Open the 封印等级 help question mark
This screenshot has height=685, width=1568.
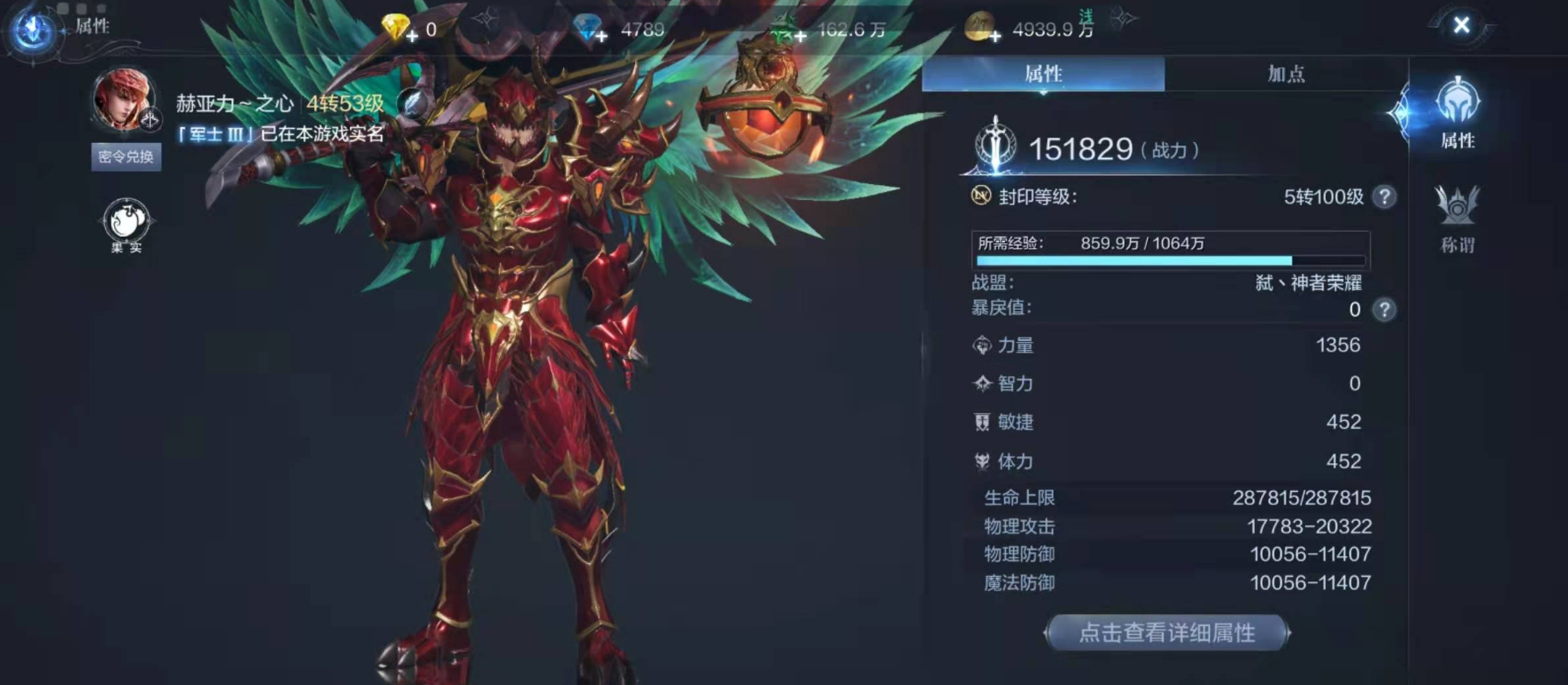click(1383, 196)
